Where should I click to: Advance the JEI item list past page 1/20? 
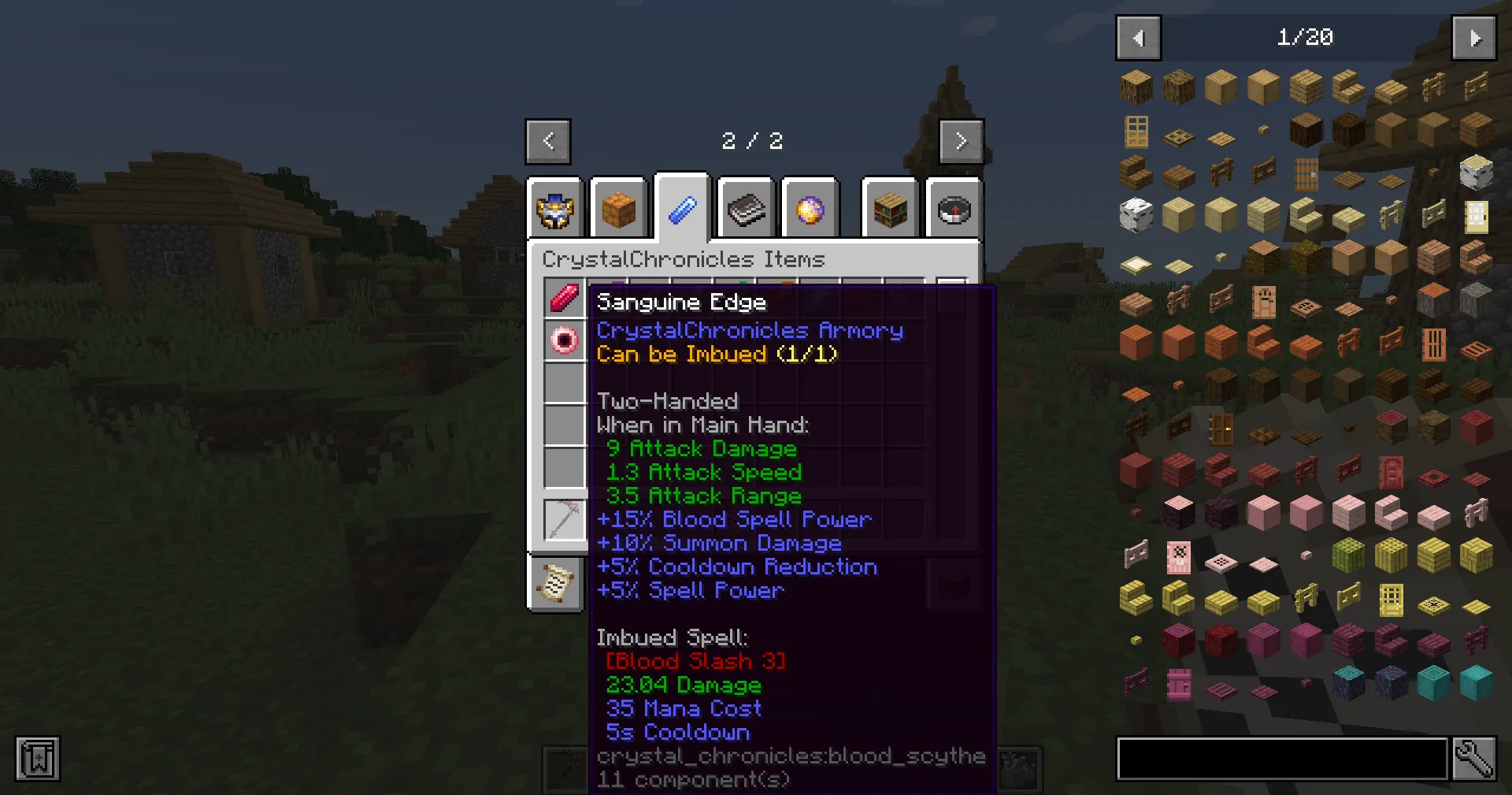tap(1473, 37)
